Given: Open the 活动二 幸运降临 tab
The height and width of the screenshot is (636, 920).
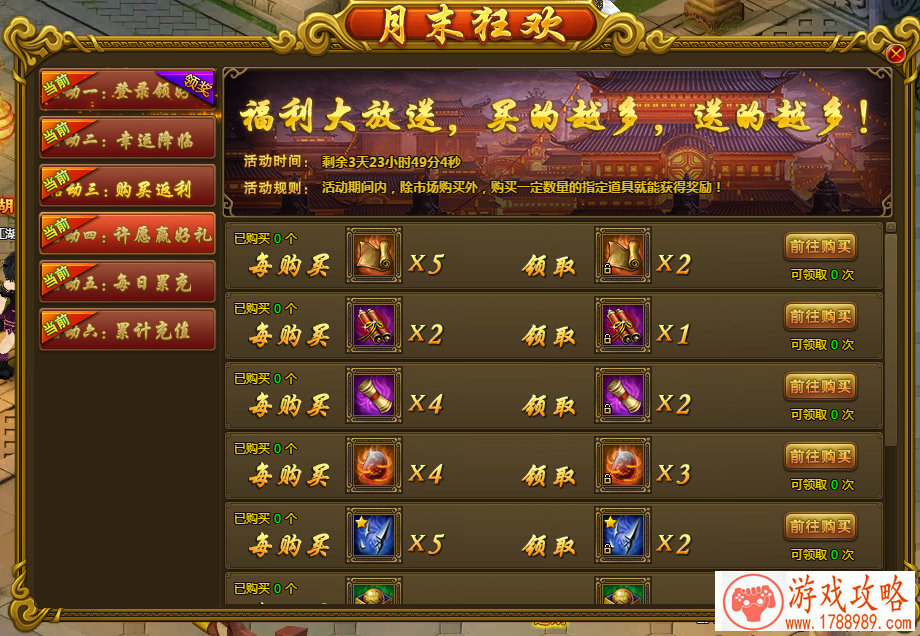Looking at the screenshot, I should [x=127, y=138].
